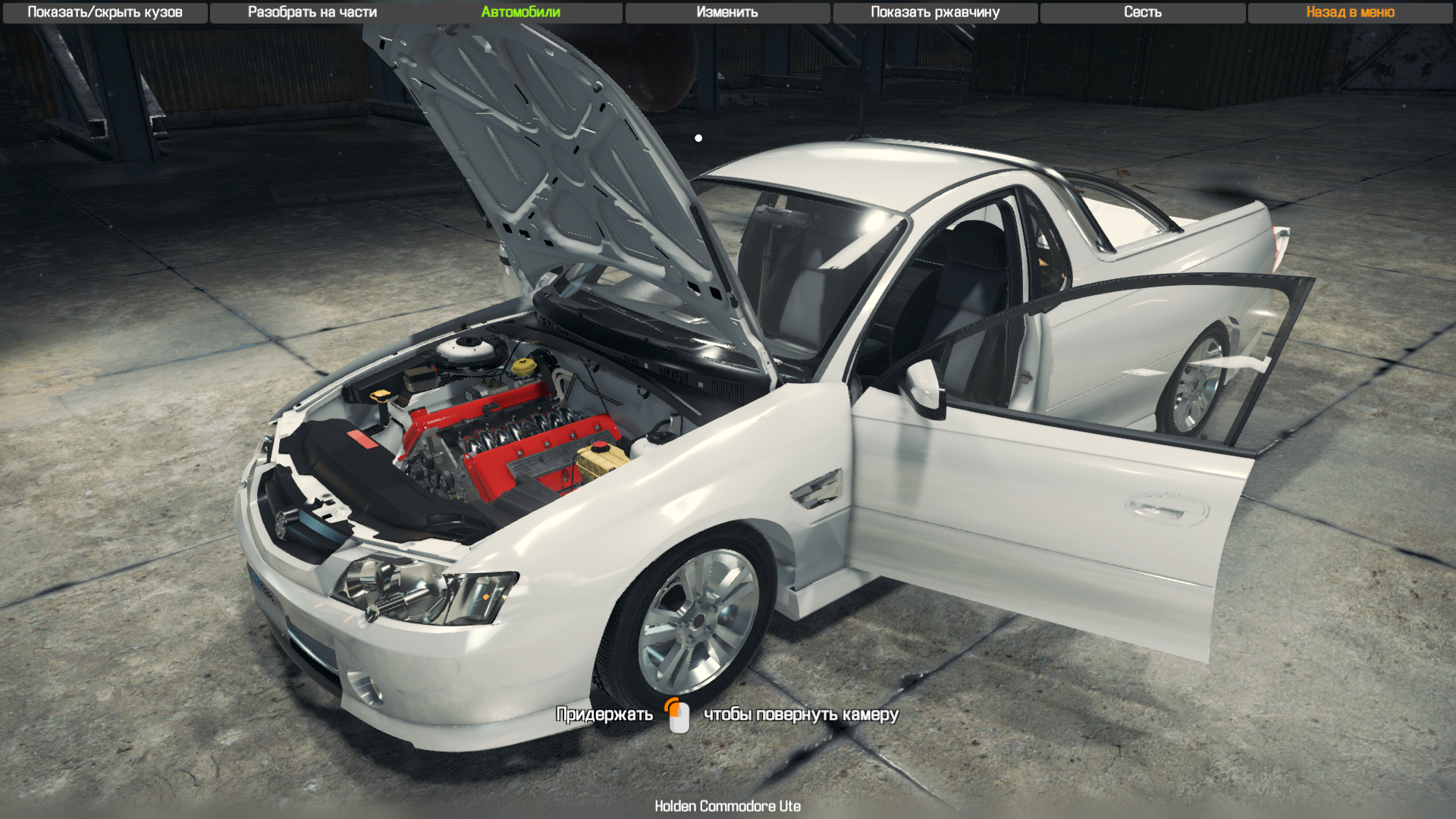Toggle 'Показать/скрыть кузов' to hide the body
The width and height of the screenshot is (1456, 819).
pos(103,12)
